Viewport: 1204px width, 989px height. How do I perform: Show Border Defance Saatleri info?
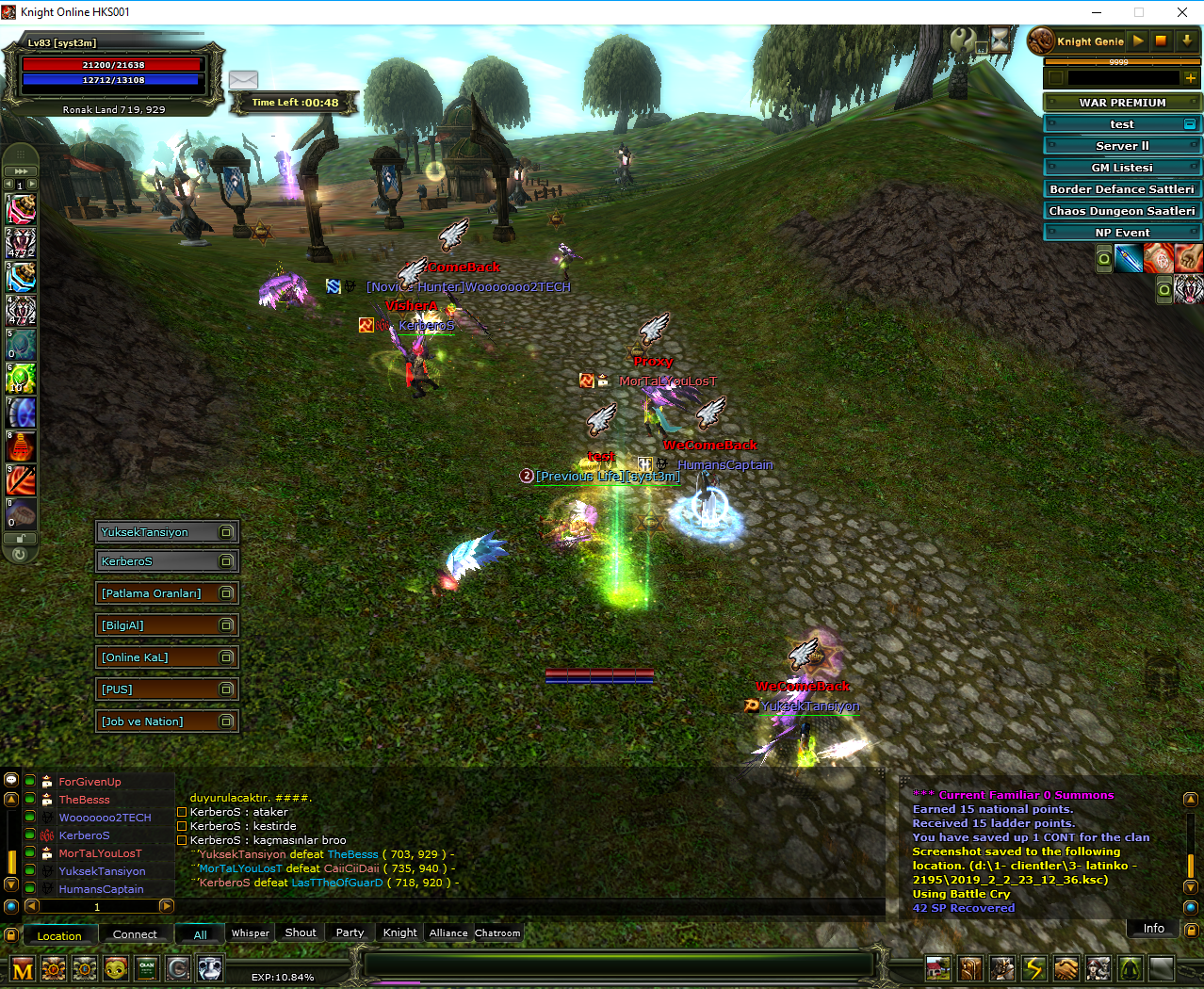tap(1121, 189)
